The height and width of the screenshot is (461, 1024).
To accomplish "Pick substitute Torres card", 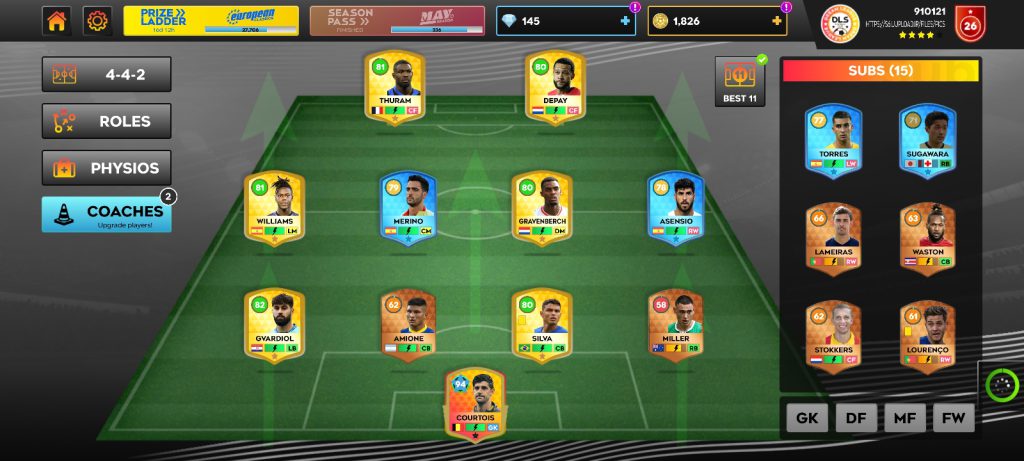I will click(833, 141).
